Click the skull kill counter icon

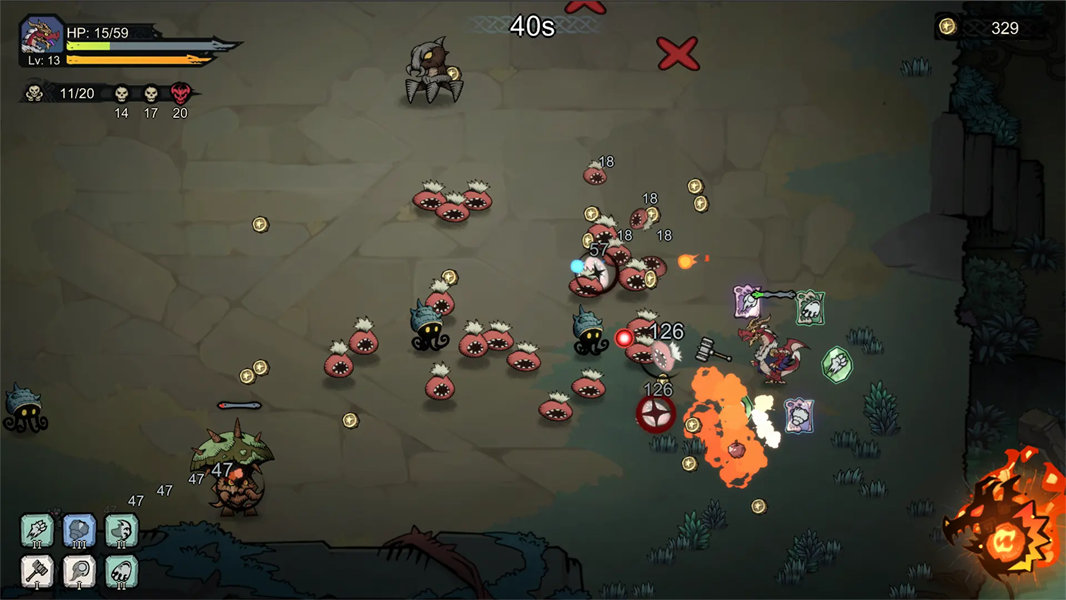(34, 93)
